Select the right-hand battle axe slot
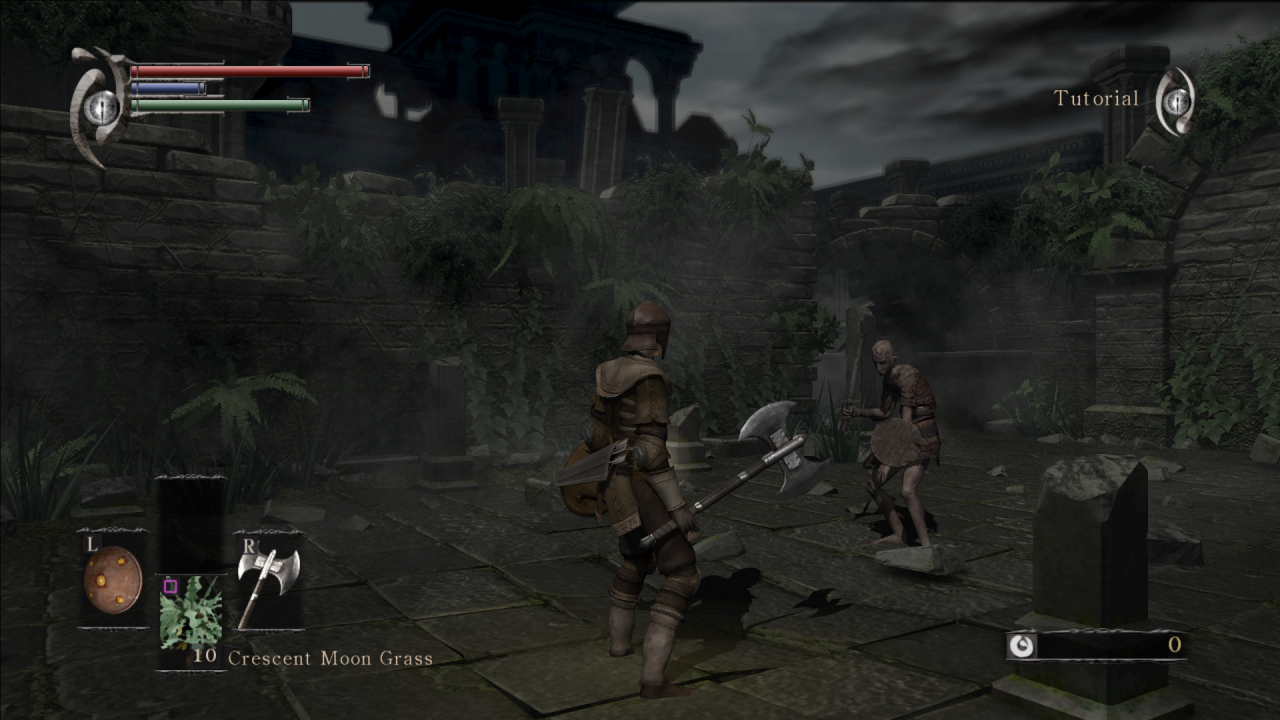The image size is (1280, 720). [x=267, y=583]
